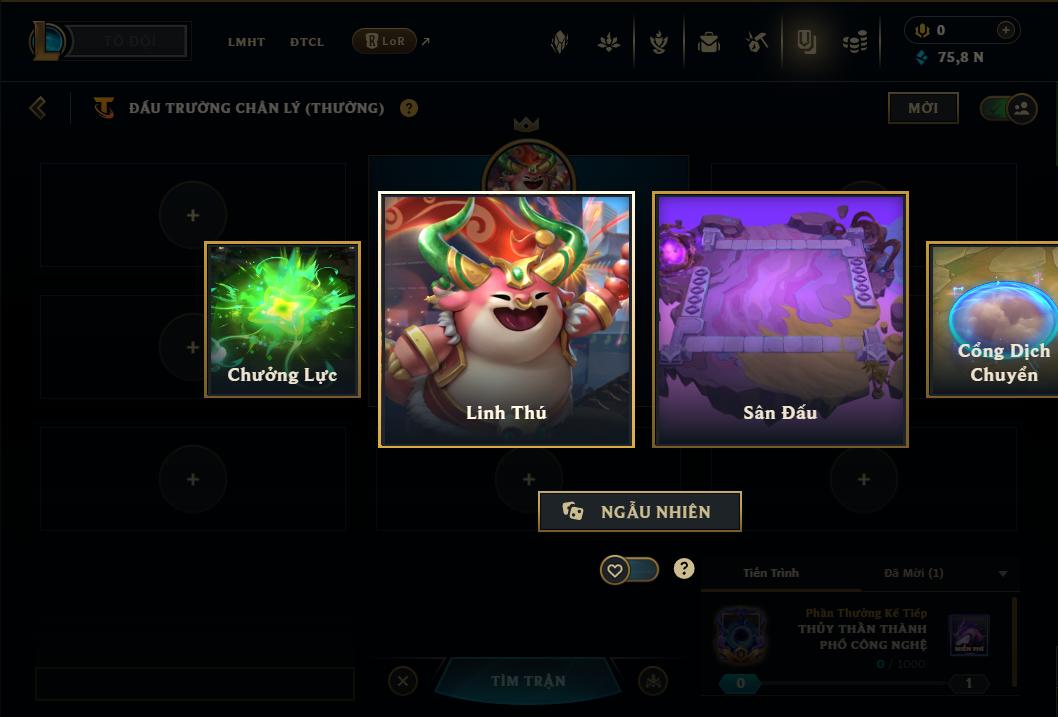
Task: Open the Tiến Trình tab
Action: [x=771, y=573]
